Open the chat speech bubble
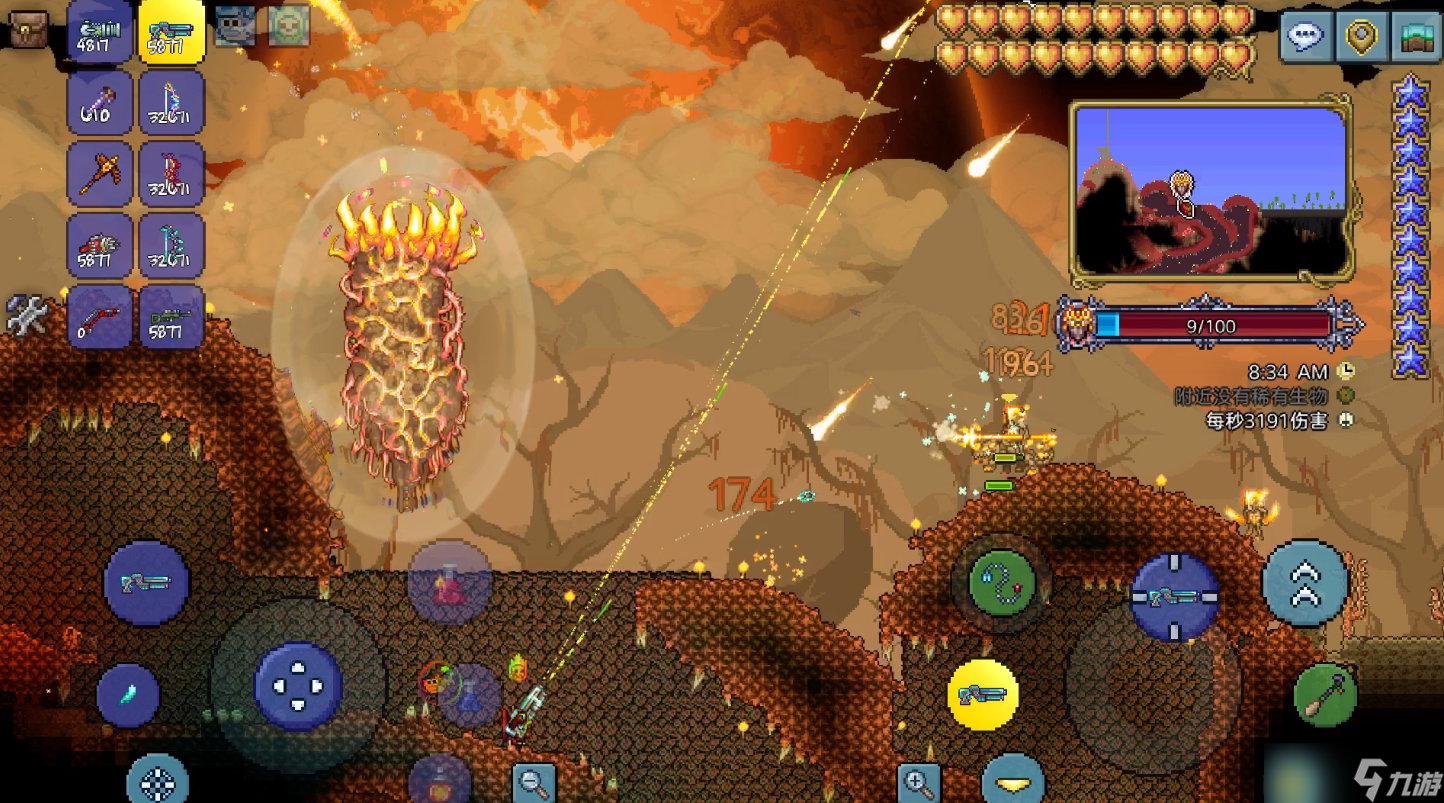 click(1305, 37)
